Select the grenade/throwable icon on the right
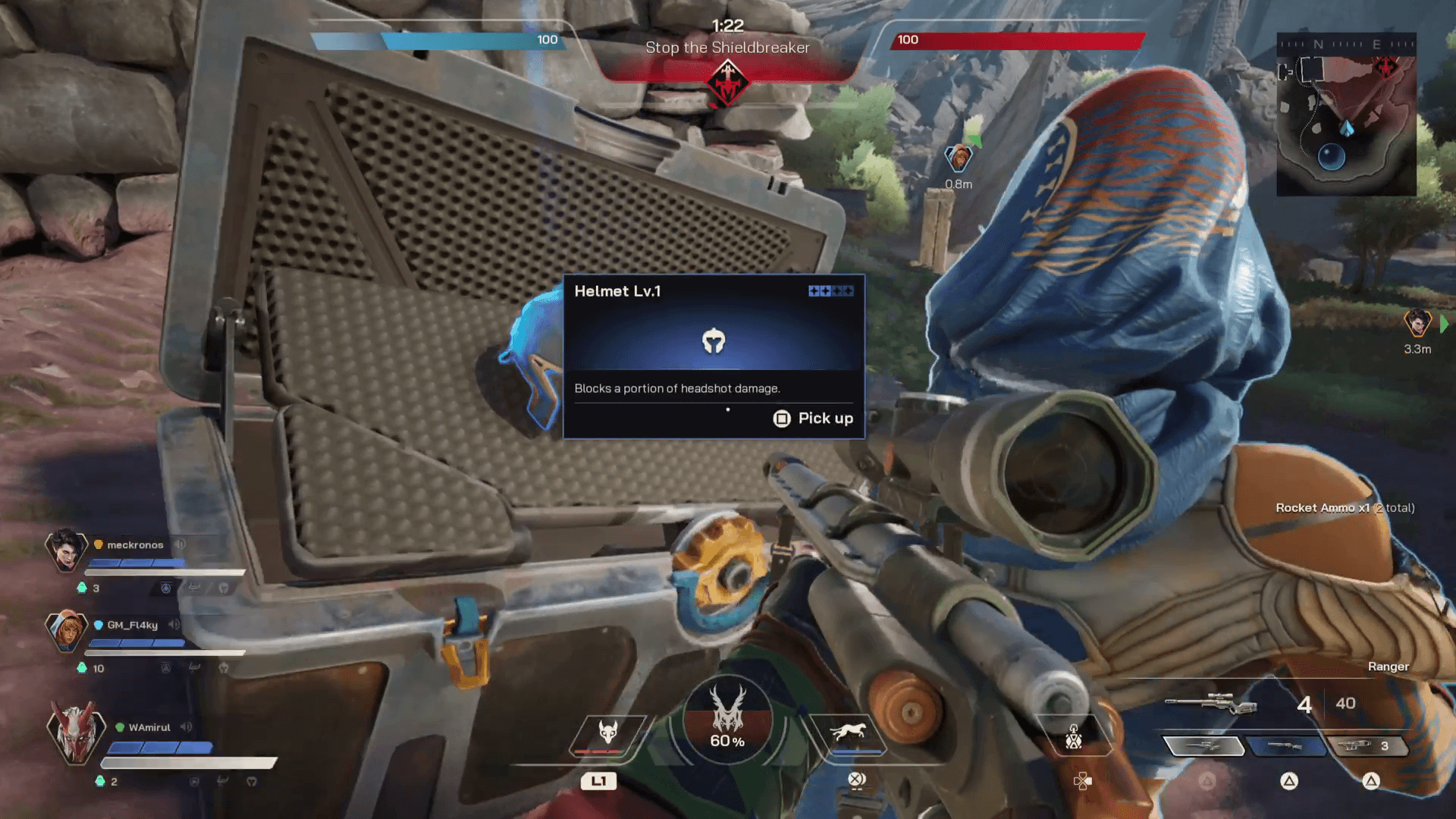The height and width of the screenshot is (819, 1456). click(x=1075, y=736)
